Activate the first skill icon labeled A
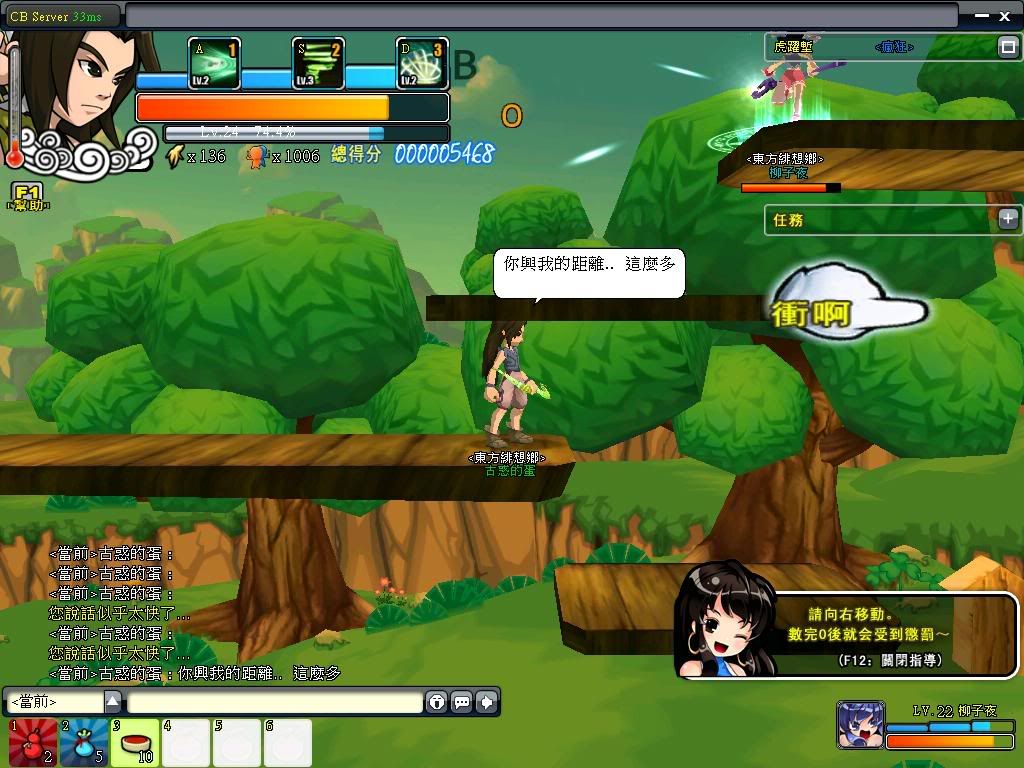The height and width of the screenshot is (768, 1024). (x=214, y=64)
